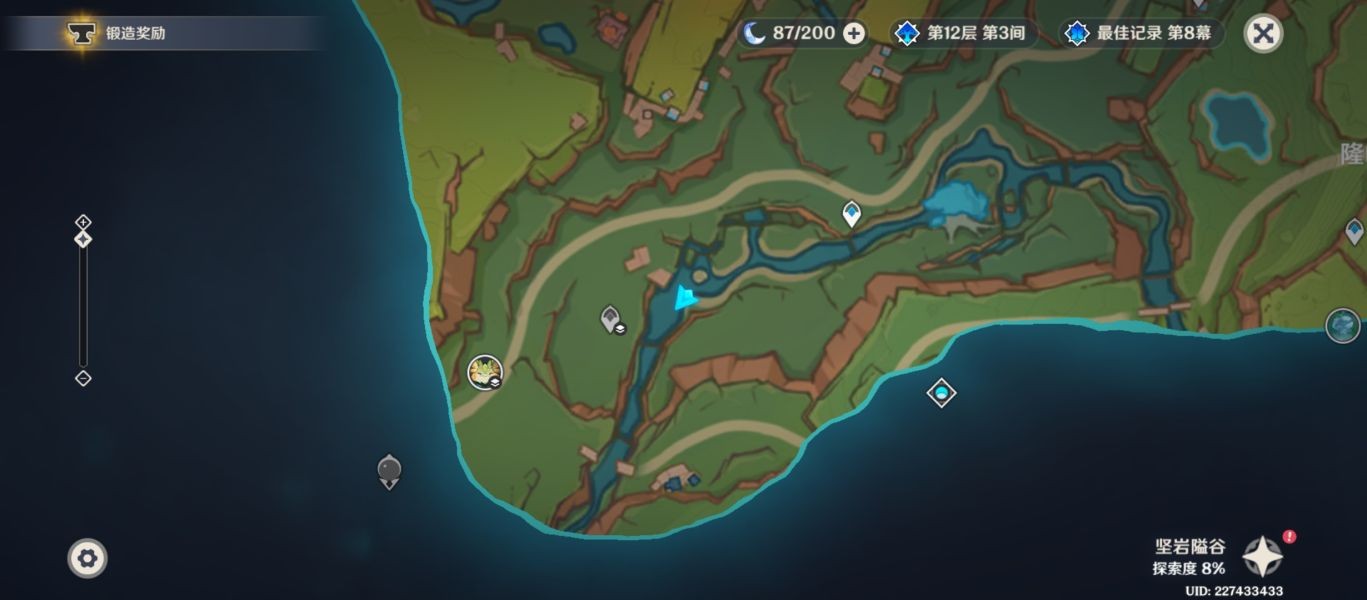Viewport: 1367px width, 600px height.
Task: Open map settings with the gear icon
Action: [87, 557]
